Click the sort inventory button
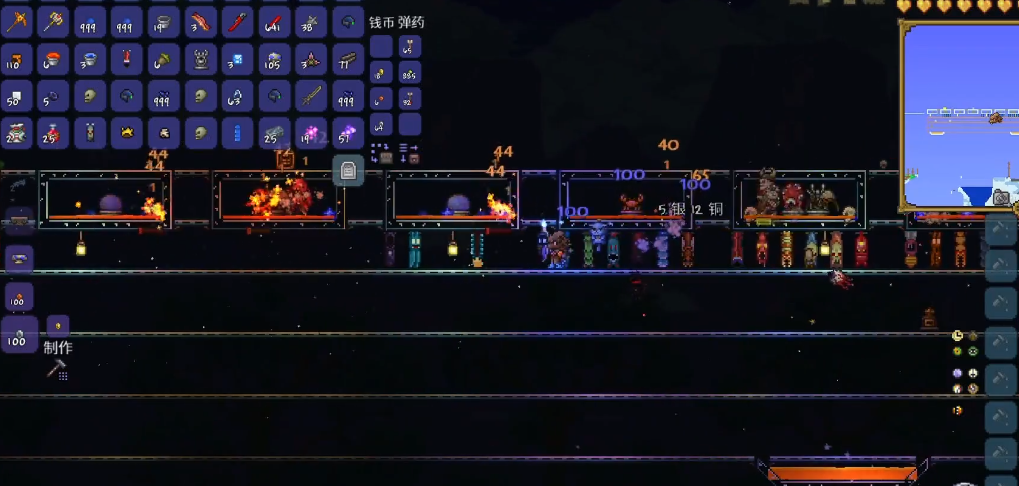Viewport: 1019px width, 486px height. (x=409, y=153)
